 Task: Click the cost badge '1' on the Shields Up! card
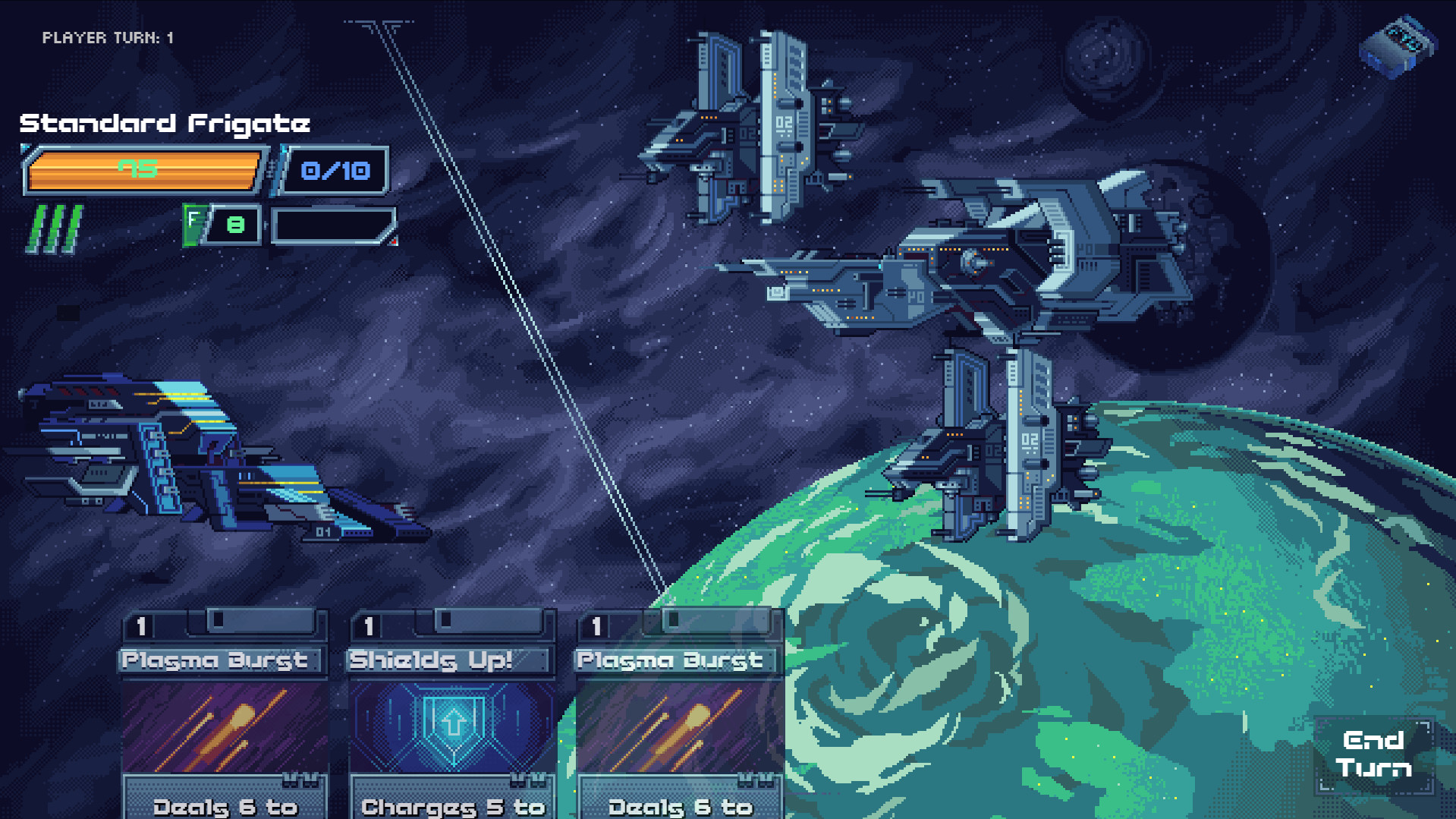(x=369, y=625)
